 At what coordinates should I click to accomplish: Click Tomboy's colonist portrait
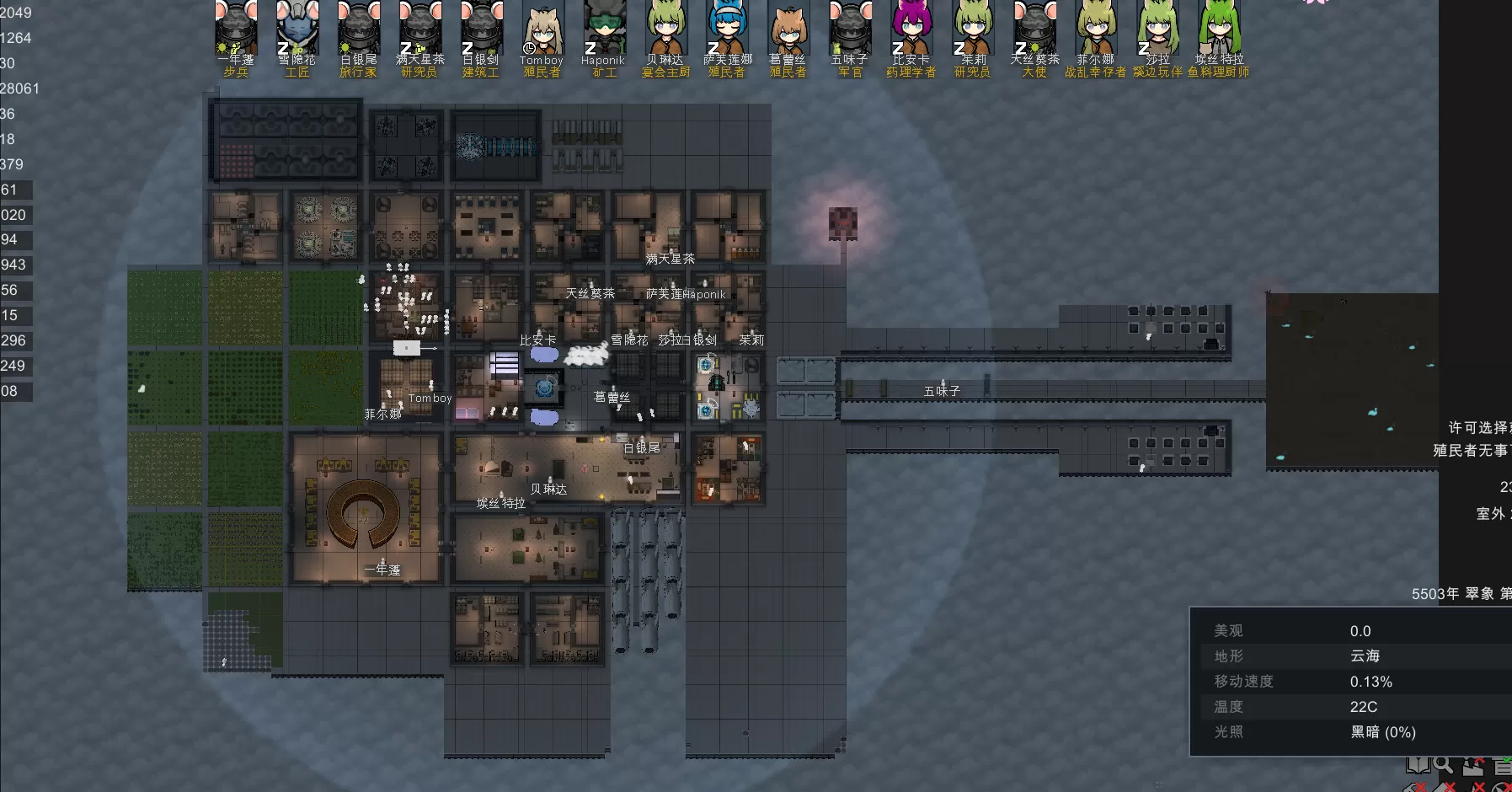click(542, 29)
